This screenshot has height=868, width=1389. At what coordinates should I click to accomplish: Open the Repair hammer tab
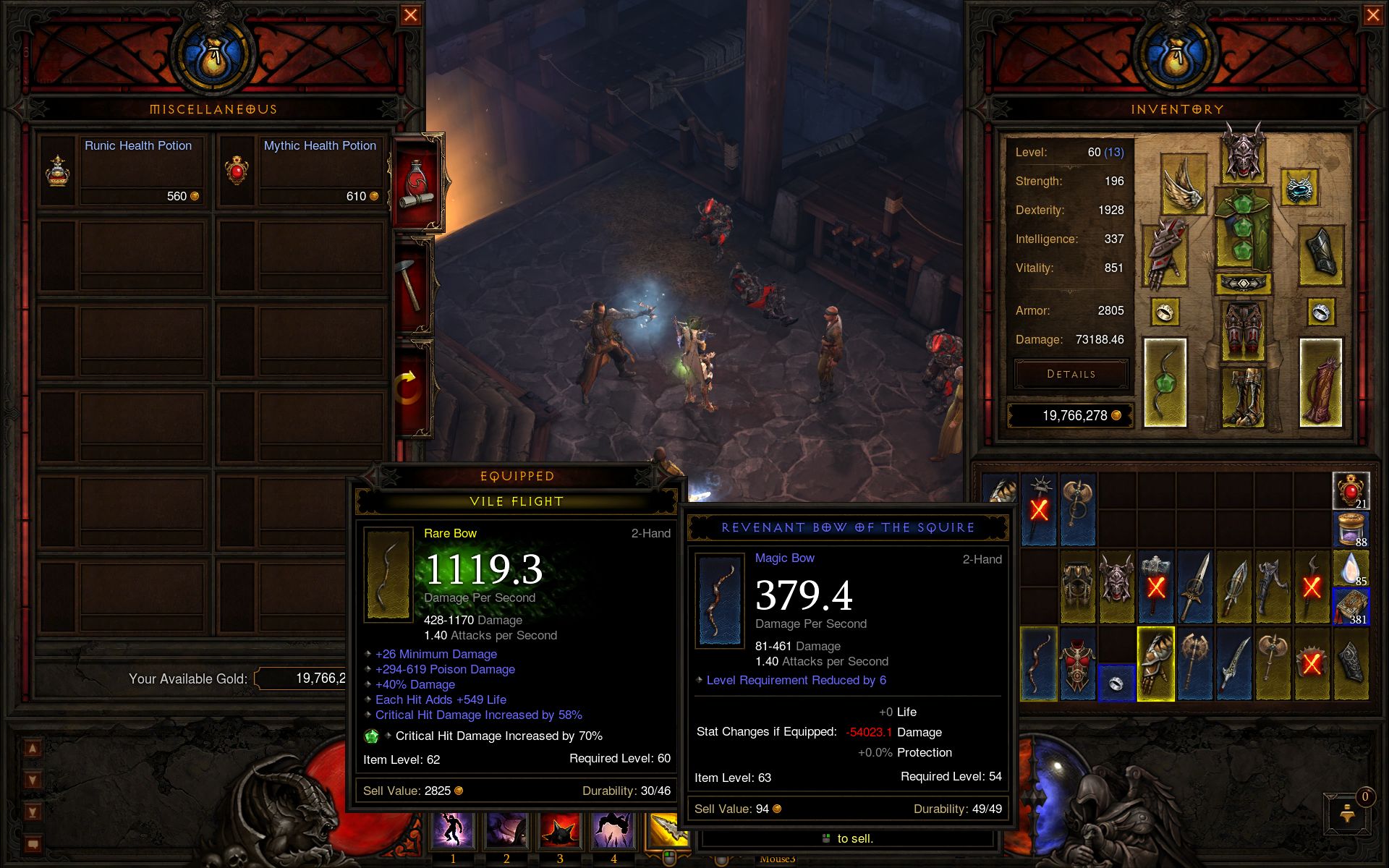pyautogui.click(x=412, y=285)
